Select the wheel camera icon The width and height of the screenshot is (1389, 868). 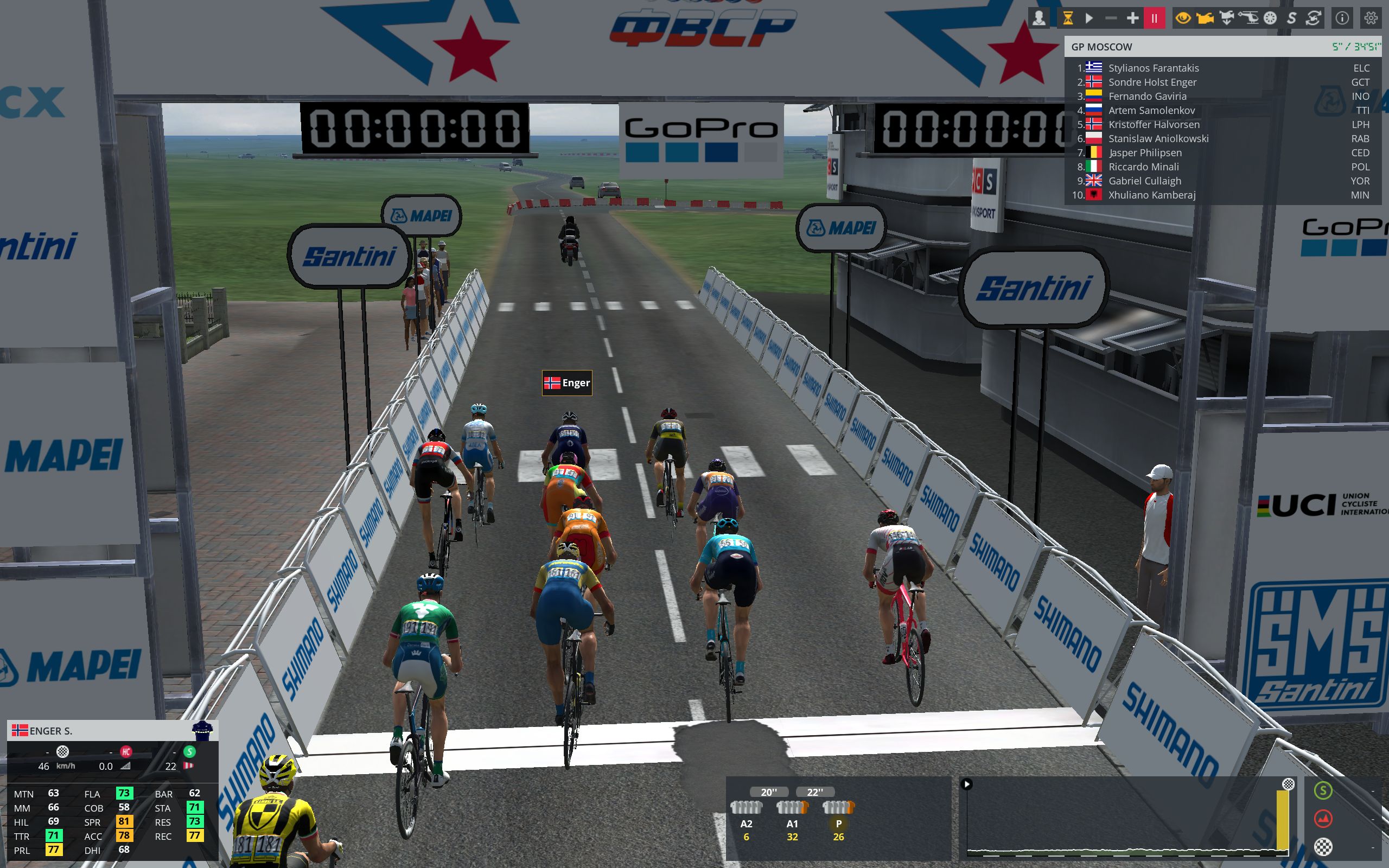tap(1270, 18)
